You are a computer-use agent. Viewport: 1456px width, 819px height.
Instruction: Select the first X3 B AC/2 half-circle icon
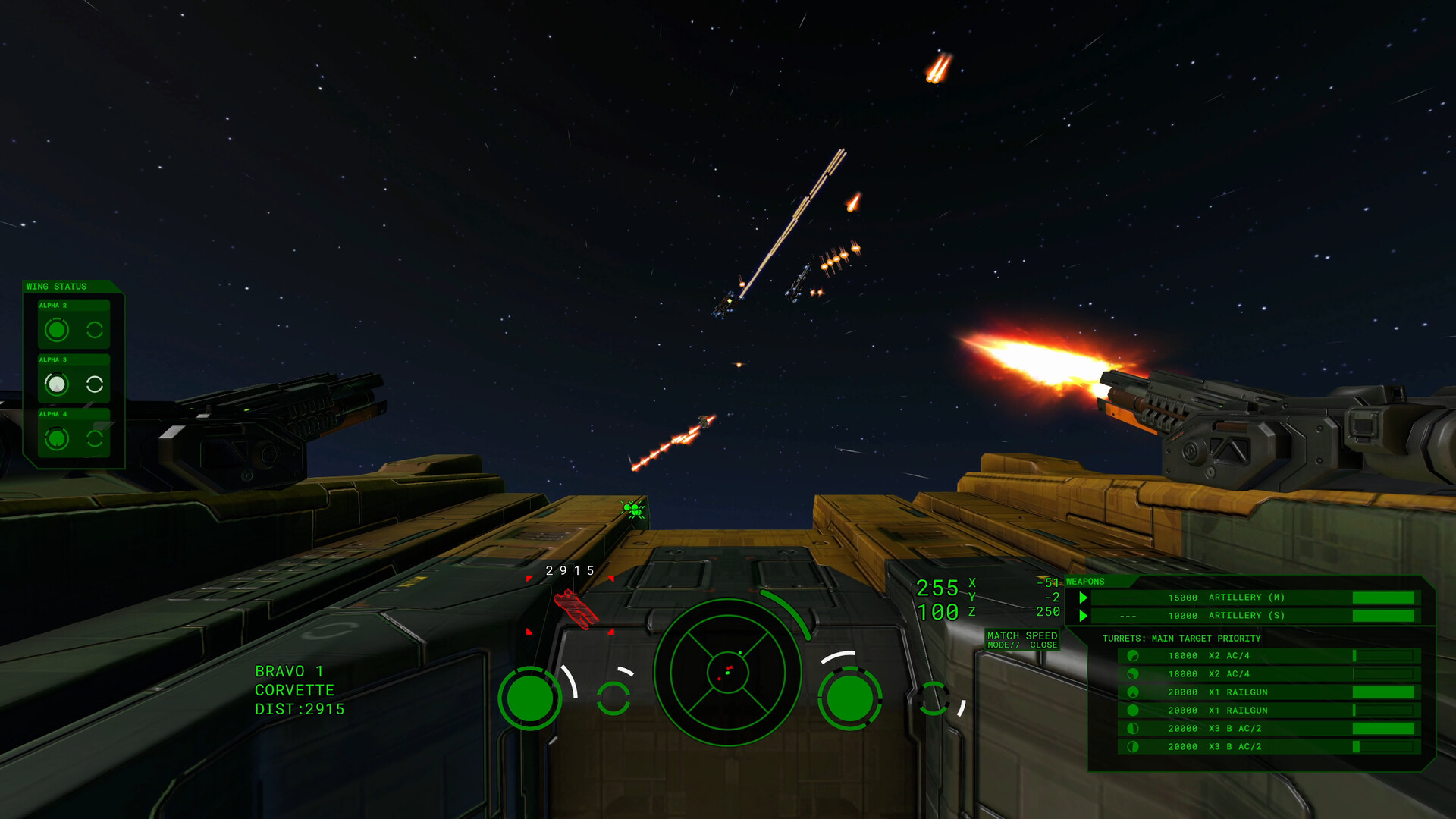1132,728
